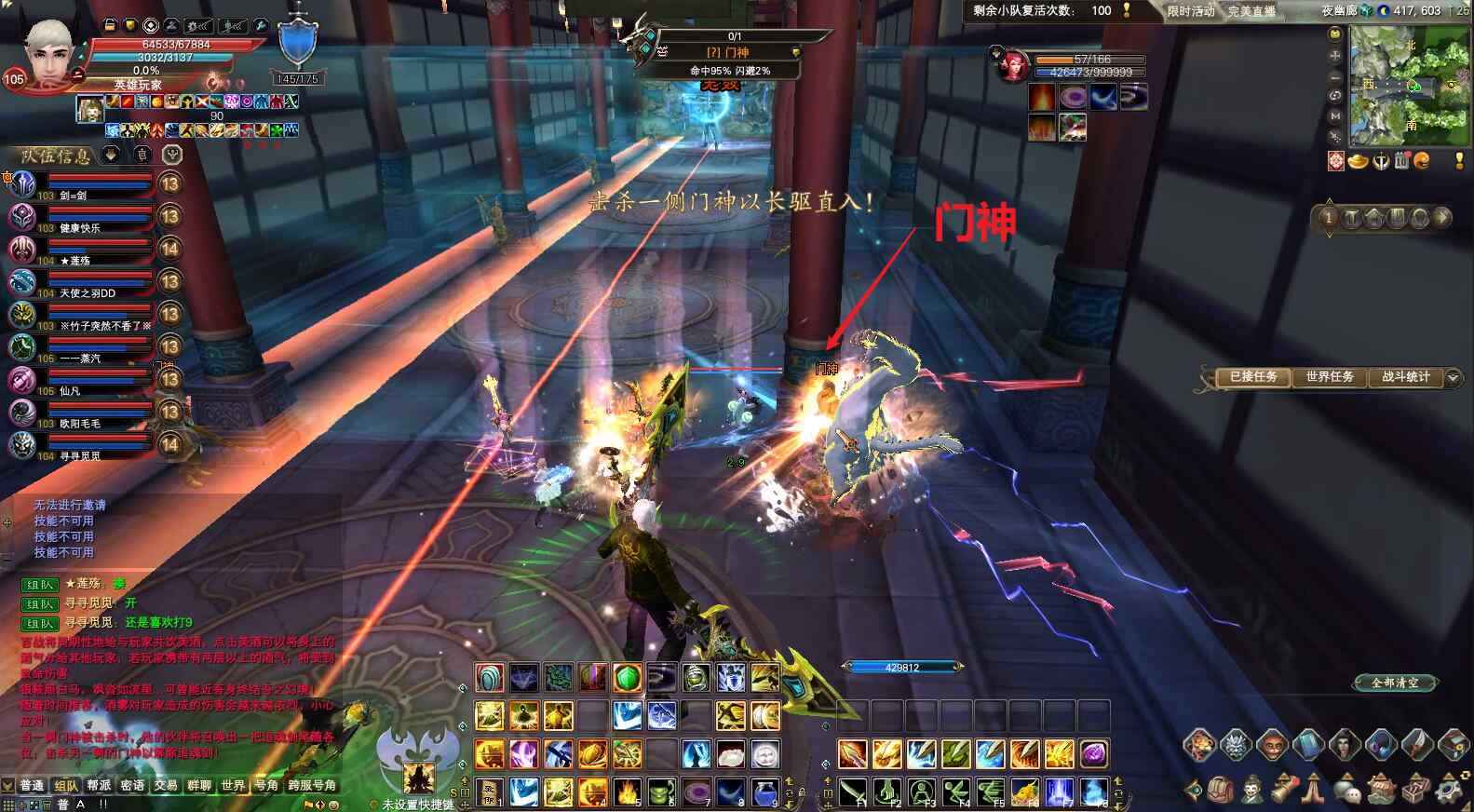Open the 限时活动 limited-time events tab
This screenshot has height=812, width=1474.
[x=1191, y=11]
